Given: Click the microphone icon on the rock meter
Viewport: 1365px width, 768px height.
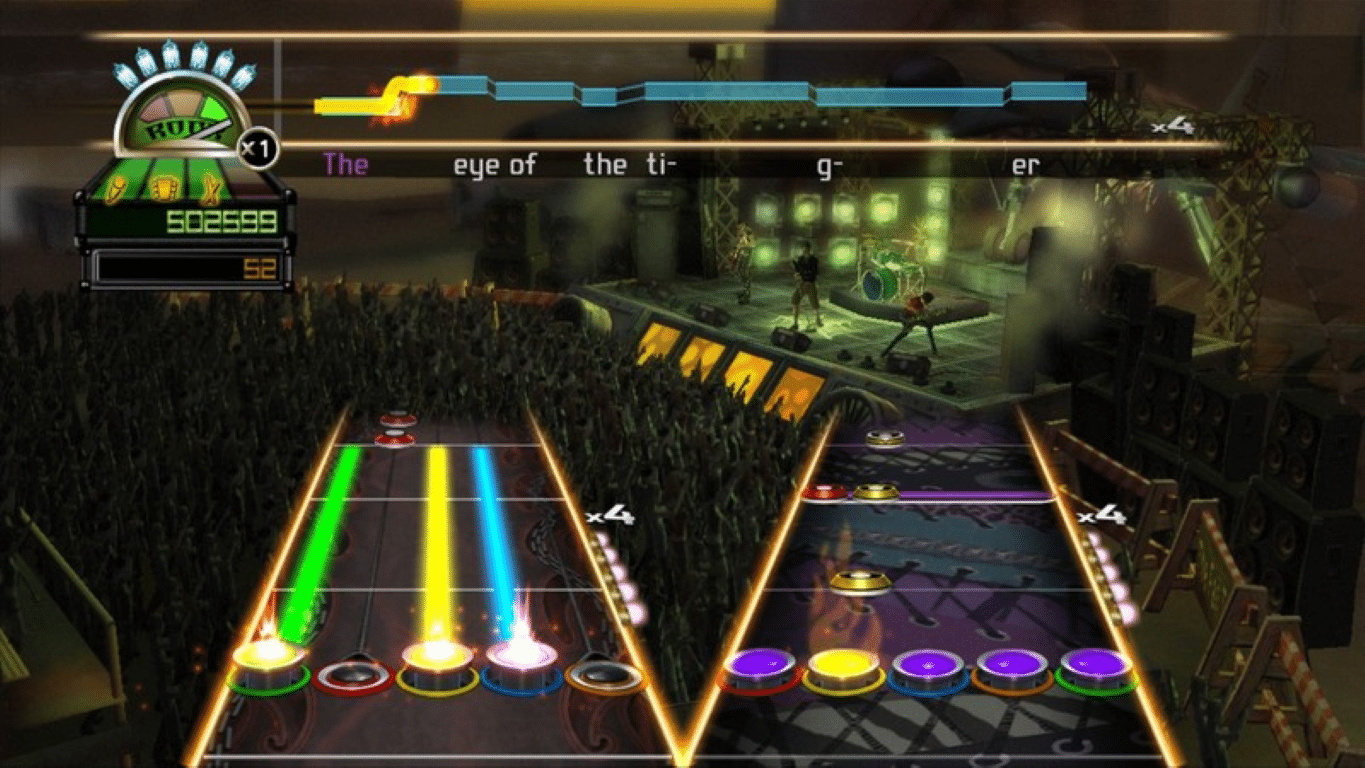Looking at the screenshot, I should [x=117, y=190].
